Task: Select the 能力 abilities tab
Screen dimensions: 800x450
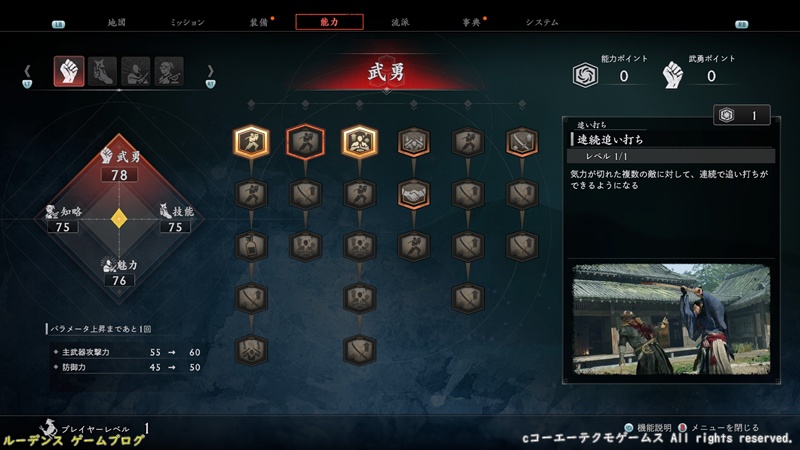Action: [x=330, y=22]
